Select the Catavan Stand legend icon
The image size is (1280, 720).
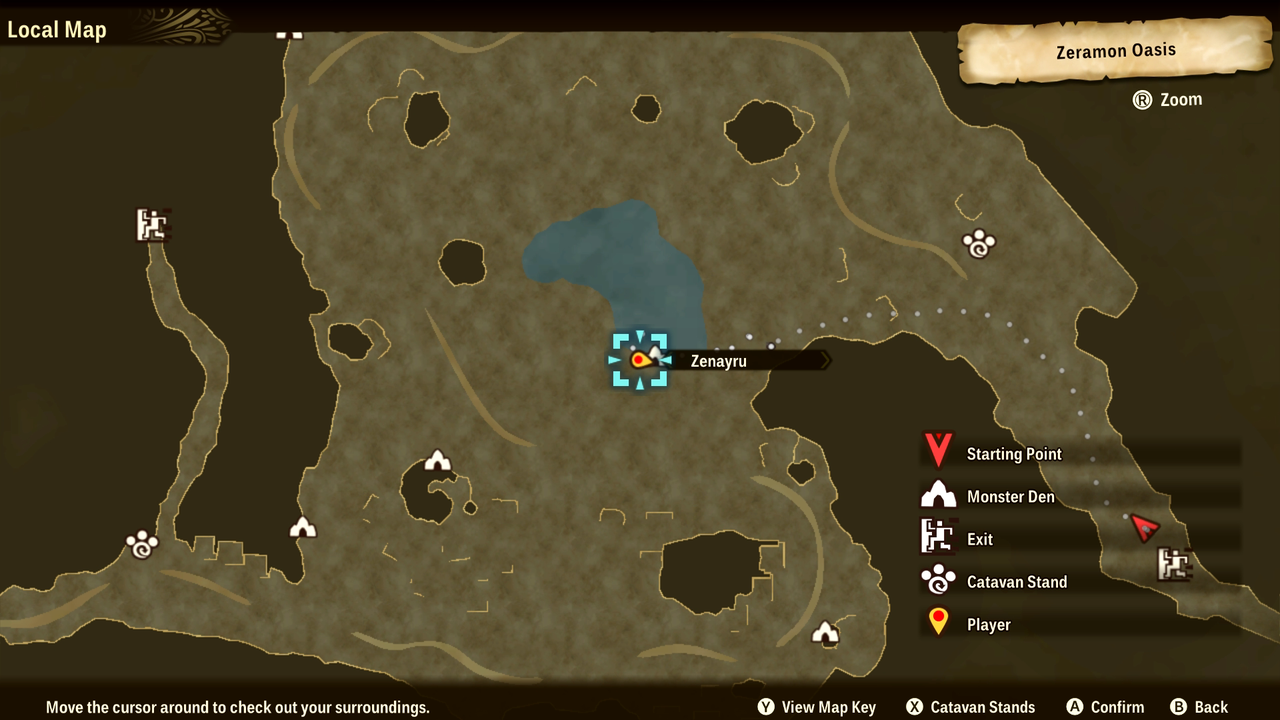point(938,581)
